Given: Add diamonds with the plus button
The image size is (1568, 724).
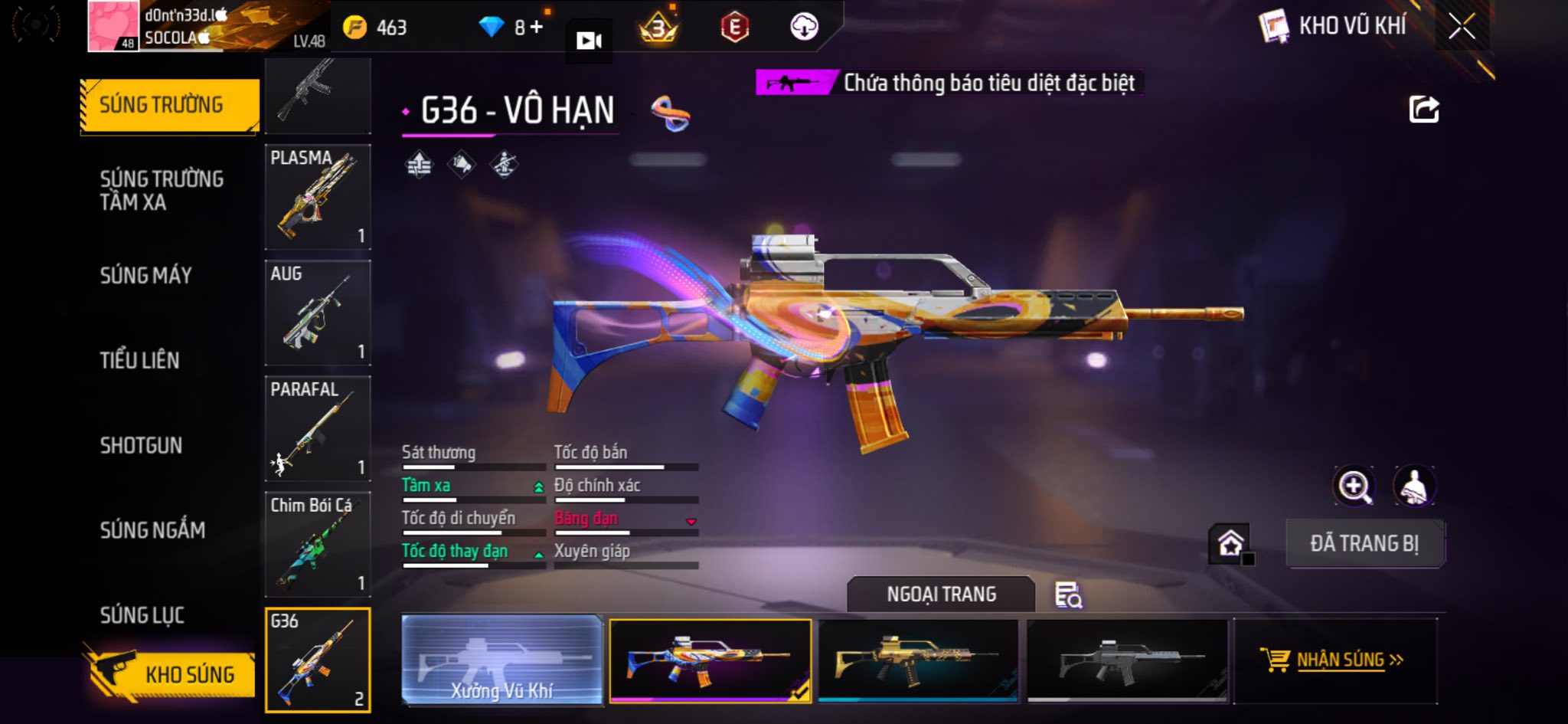Looking at the screenshot, I should click(x=537, y=28).
